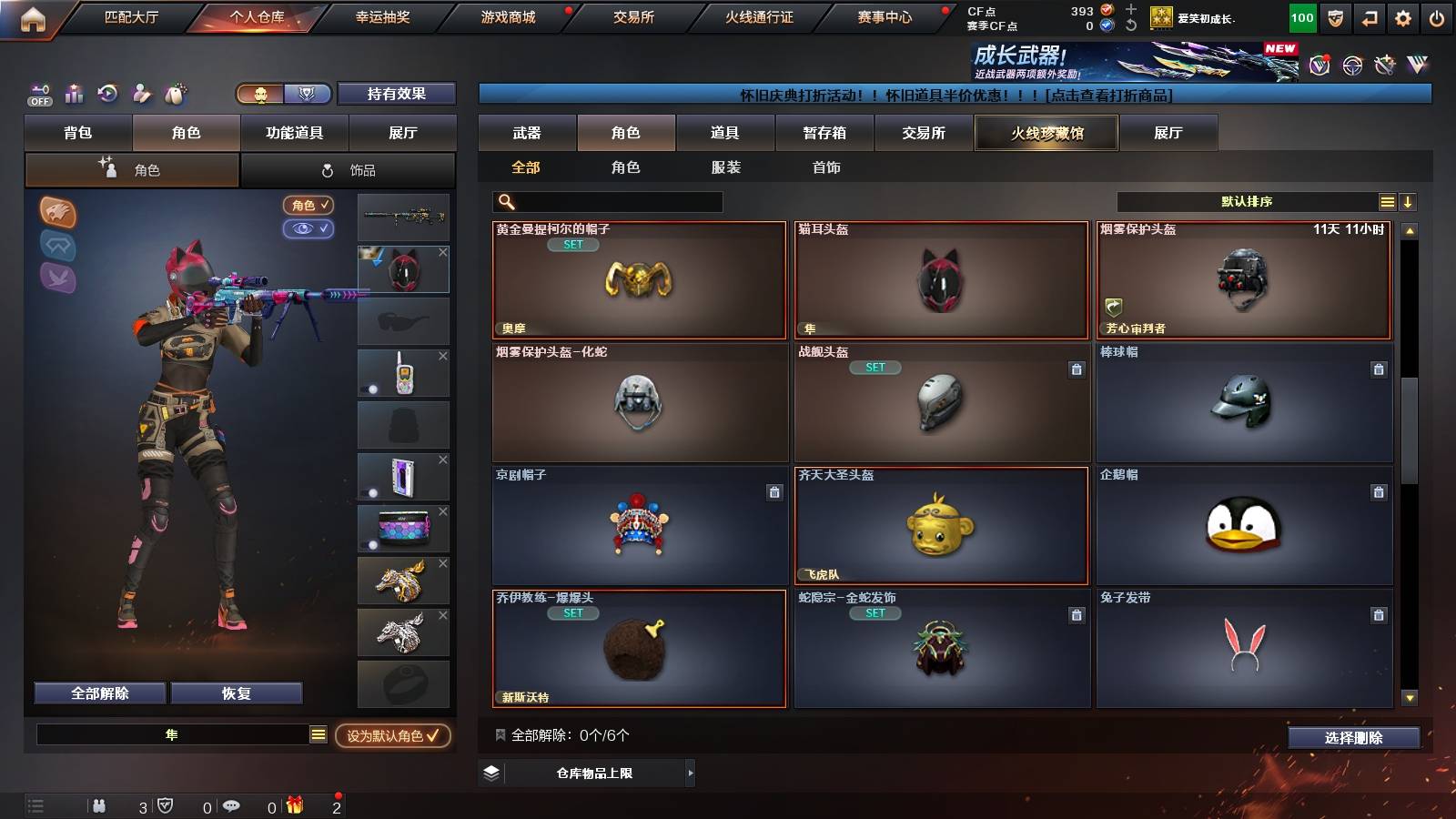Switch to the 武器 tab
1456x819 pixels.
point(528,133)
